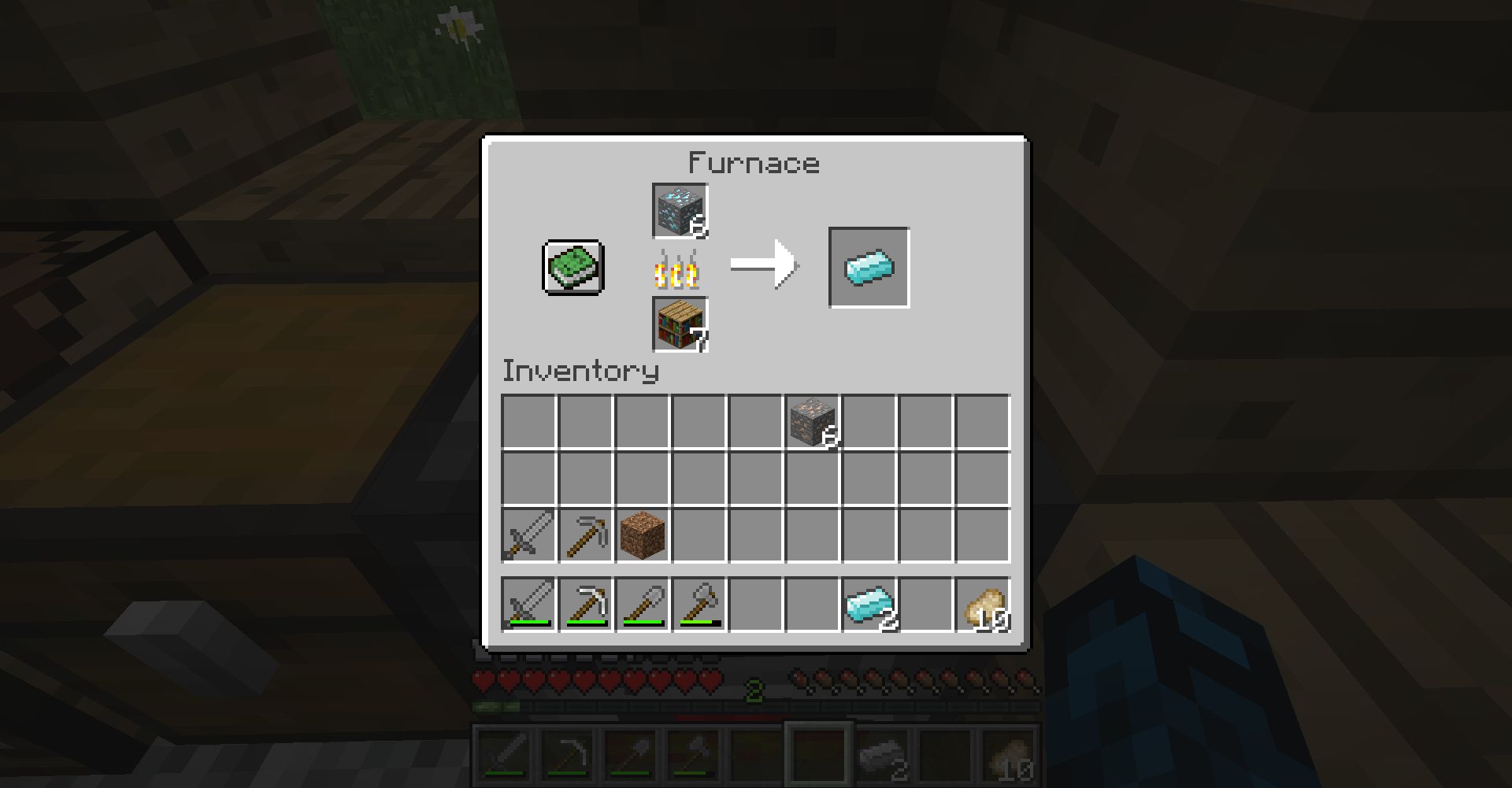Select the progress arrow between slots

[762, 264]
